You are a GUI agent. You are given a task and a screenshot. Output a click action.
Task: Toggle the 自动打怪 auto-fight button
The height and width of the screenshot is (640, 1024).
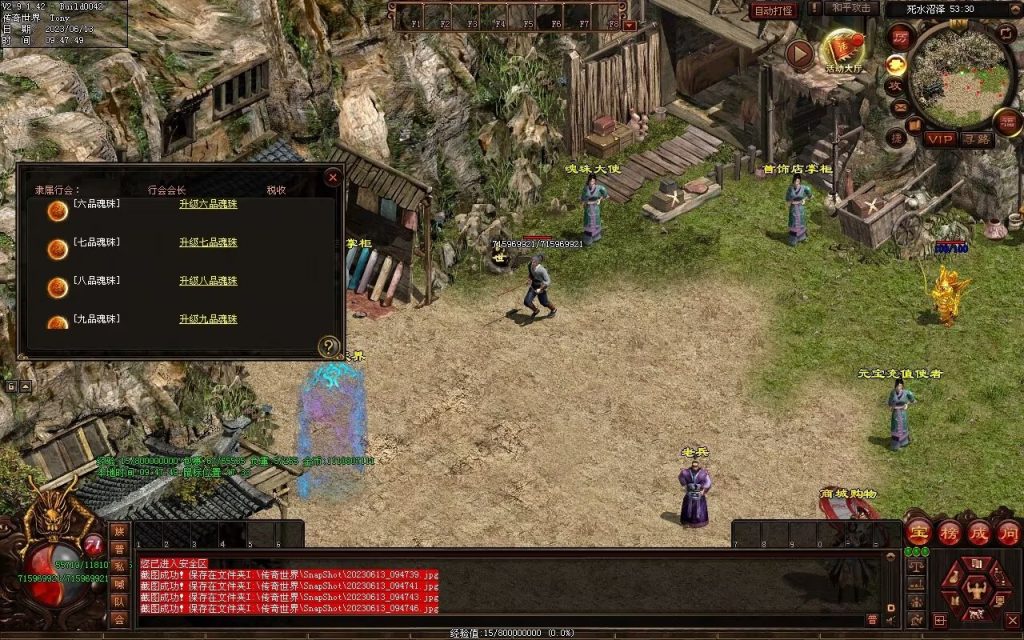point(773,10)
